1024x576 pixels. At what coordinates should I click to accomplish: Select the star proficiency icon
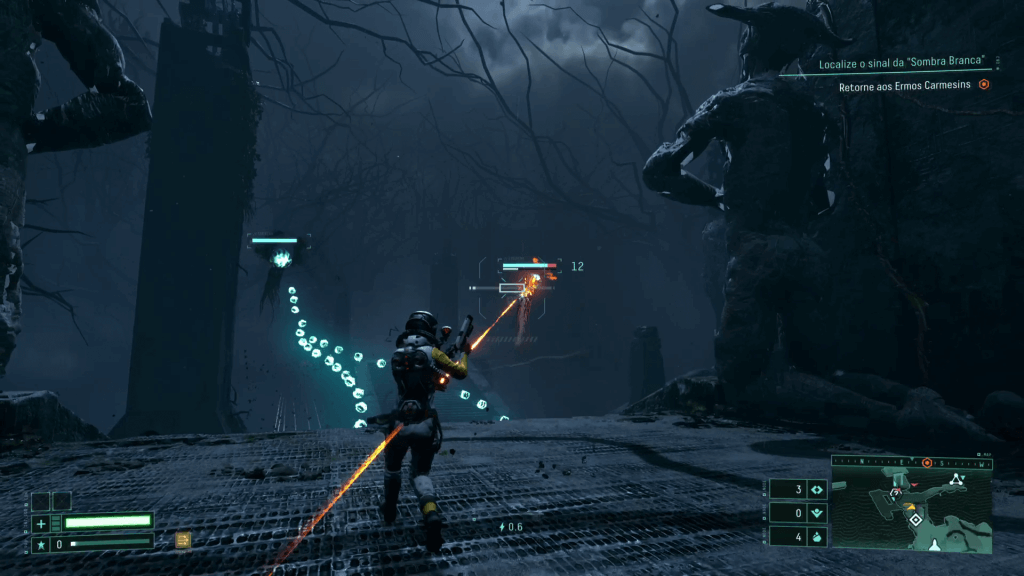(x=41, y=543)
